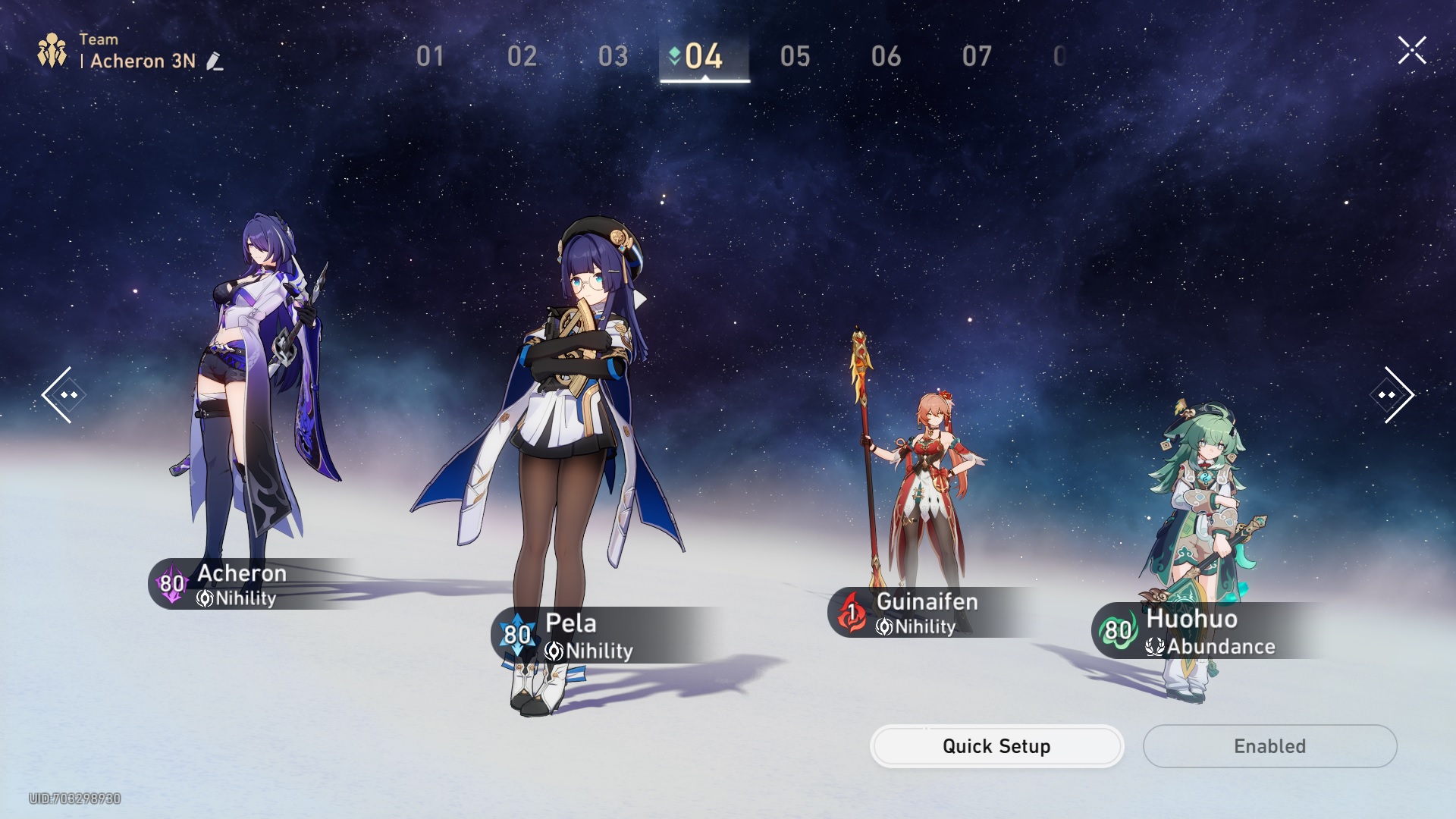This screenshot has height=819, width=1456.
Task: Switch to team tab 05
Action: point(795,56)
